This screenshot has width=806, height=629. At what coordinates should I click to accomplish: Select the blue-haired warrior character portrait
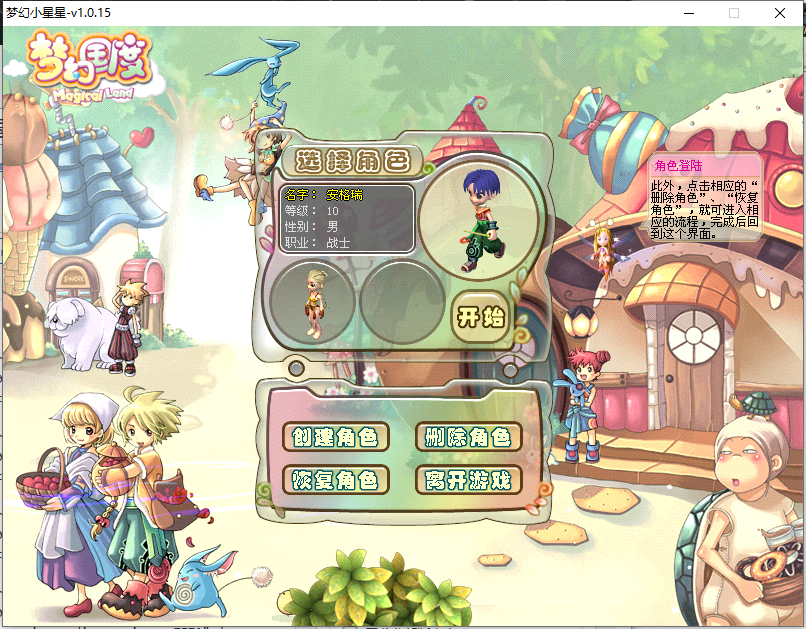point(479,217)
